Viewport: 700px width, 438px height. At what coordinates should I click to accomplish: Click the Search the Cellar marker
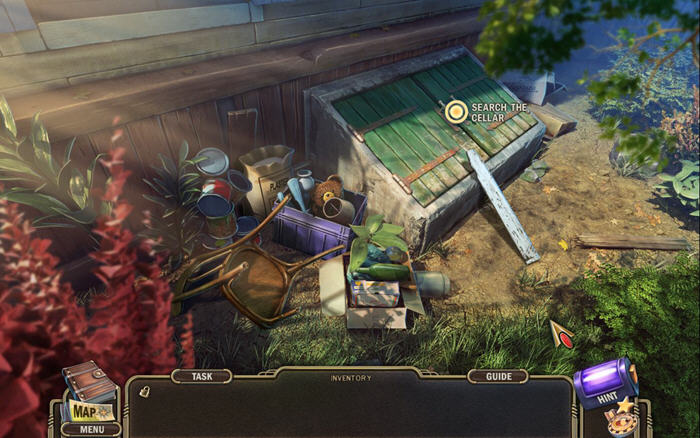tap(456, 111)
